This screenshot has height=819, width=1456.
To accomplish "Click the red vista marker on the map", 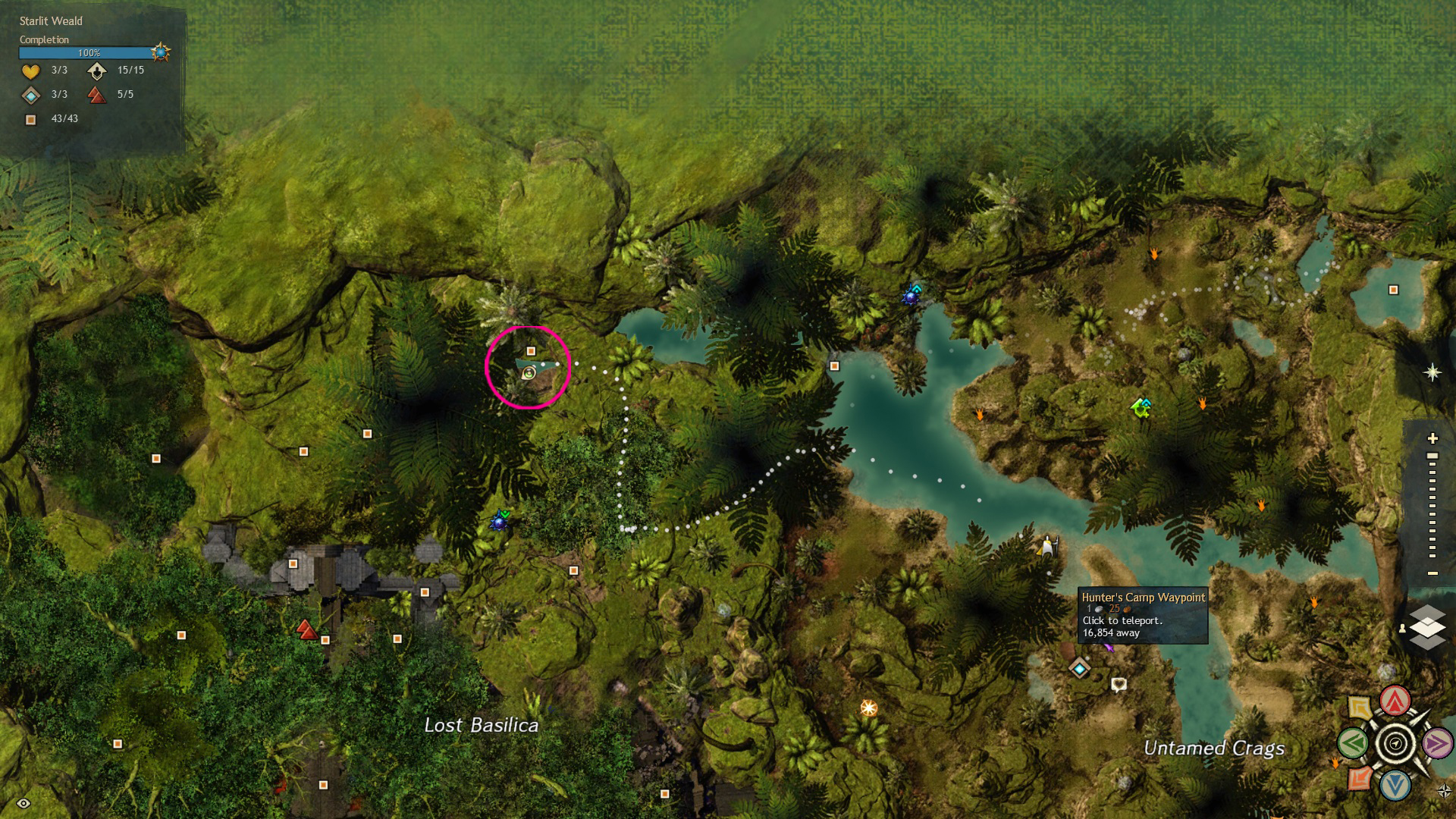I will [306, 629].
